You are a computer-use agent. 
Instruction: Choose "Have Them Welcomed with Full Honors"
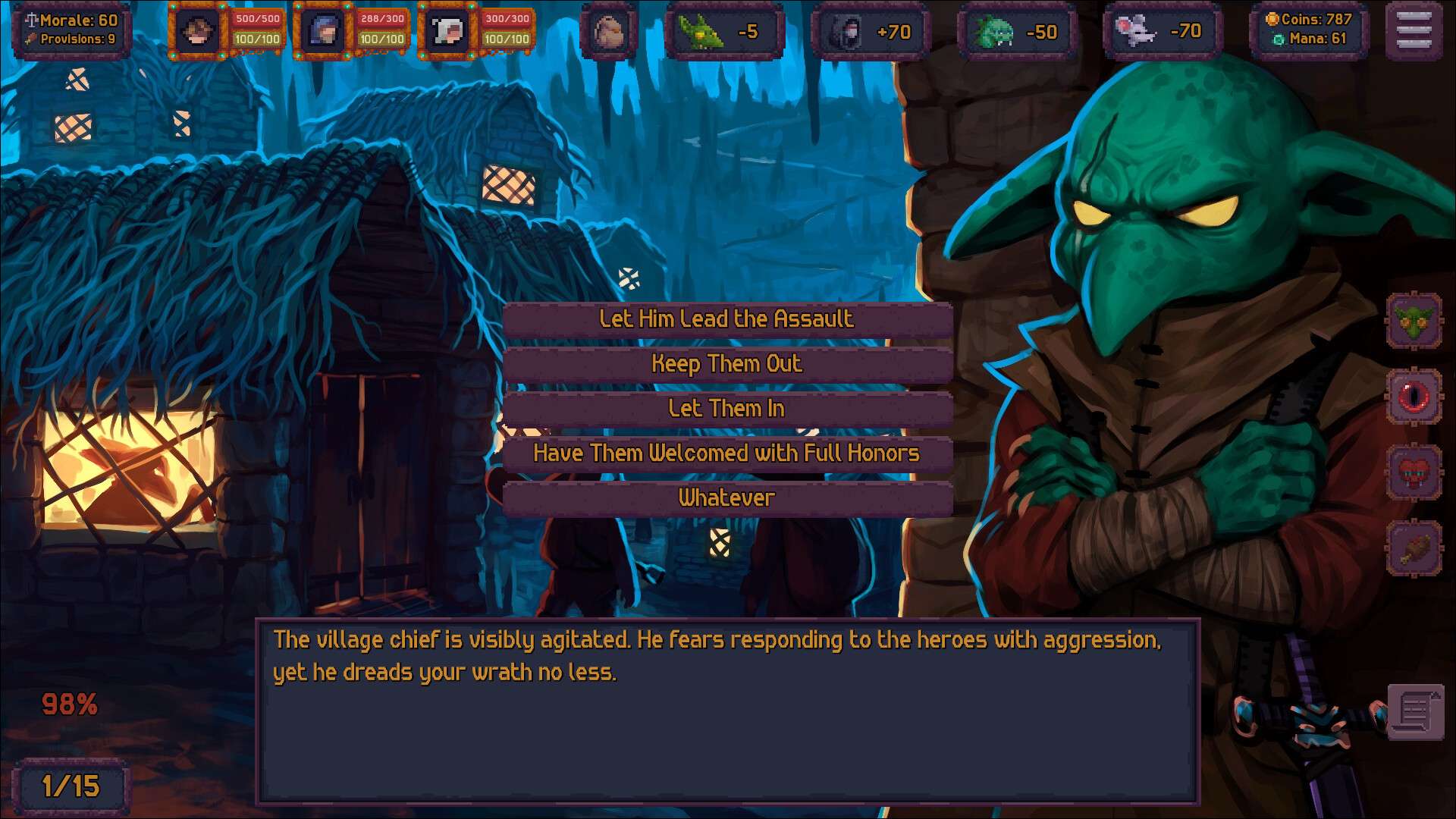[x=726, y=453]
